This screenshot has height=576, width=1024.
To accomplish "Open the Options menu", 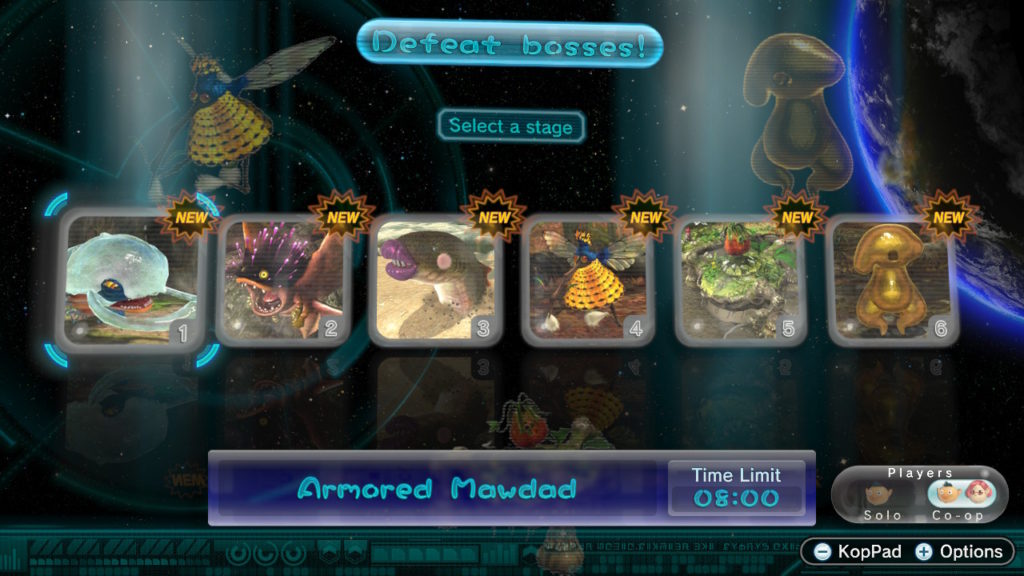I will pos(958,551).
